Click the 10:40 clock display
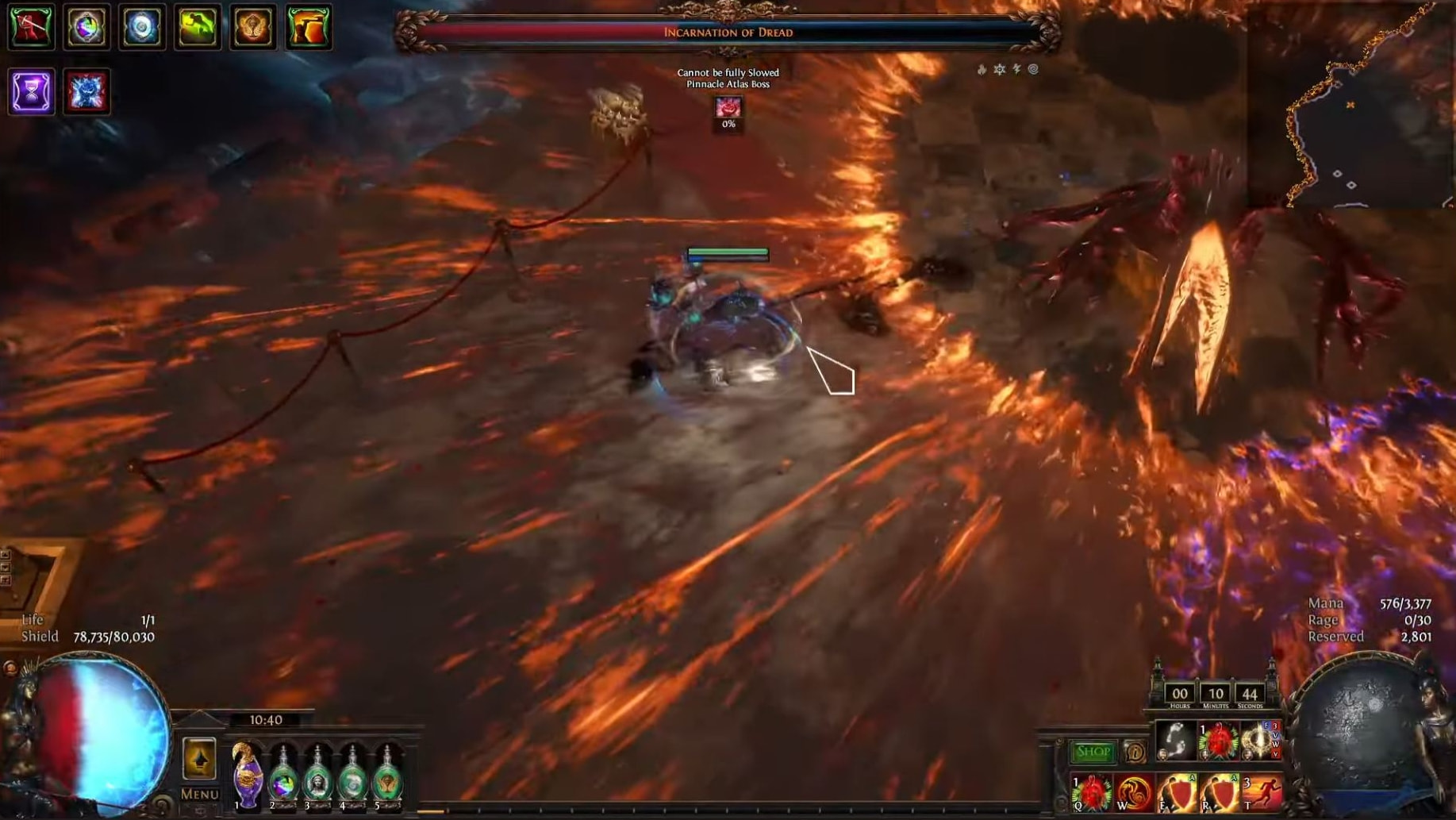The height and width of the screenshot is (820, 1456). click(x=268, y=719)
